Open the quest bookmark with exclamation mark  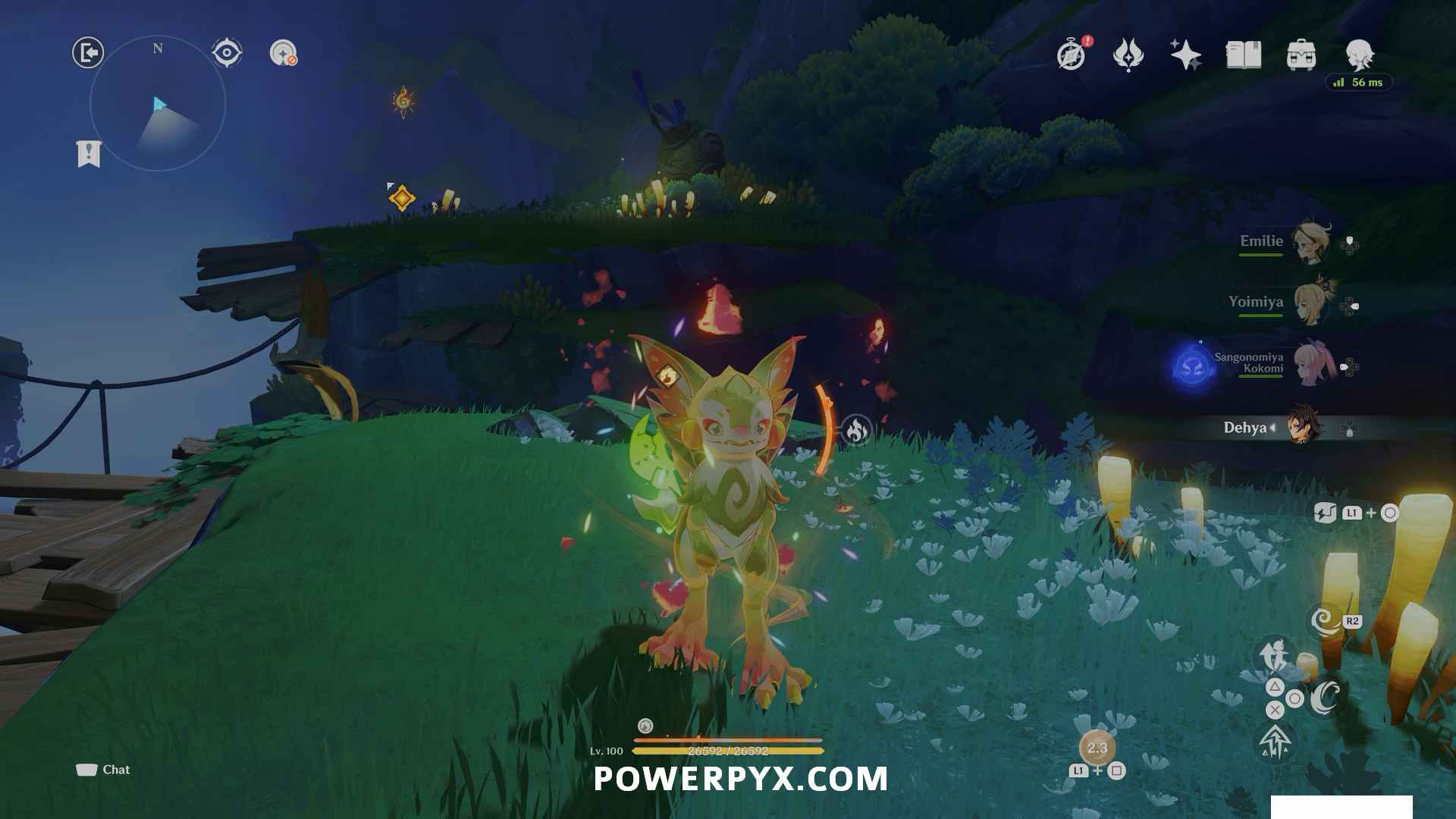[x=89, y=154]
